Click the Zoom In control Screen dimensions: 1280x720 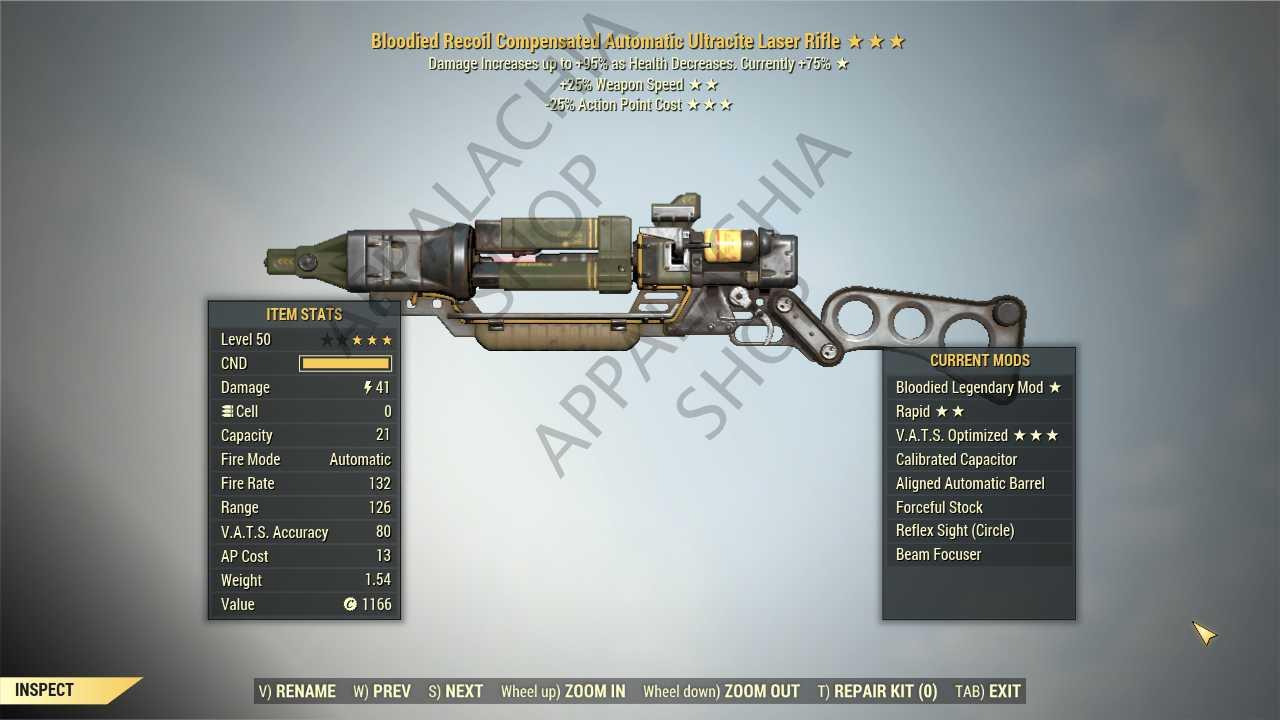[x=563, y=691]
